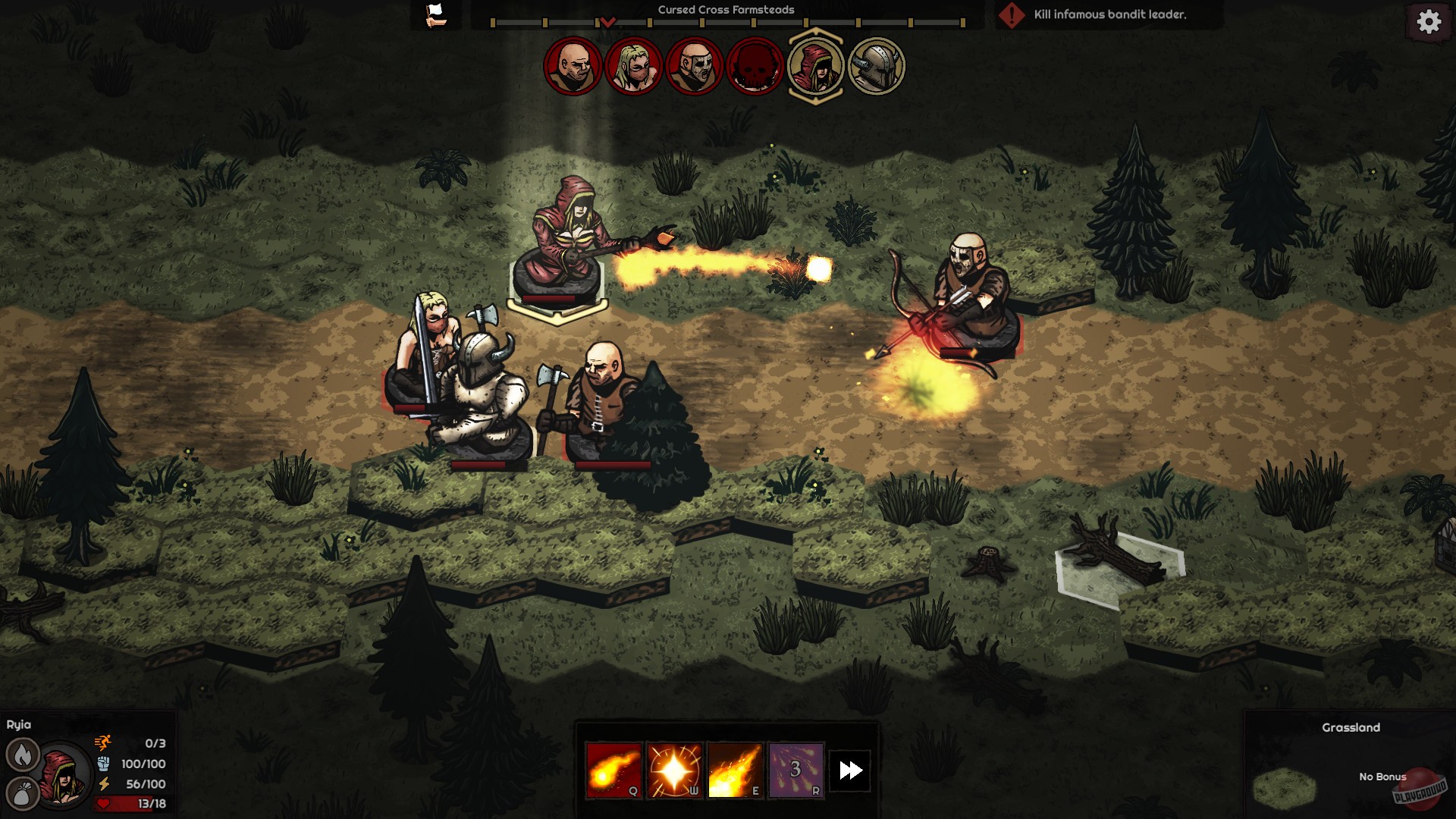
Task: Use the flame wave ability bound to E
Action: (x=736, y=769)
